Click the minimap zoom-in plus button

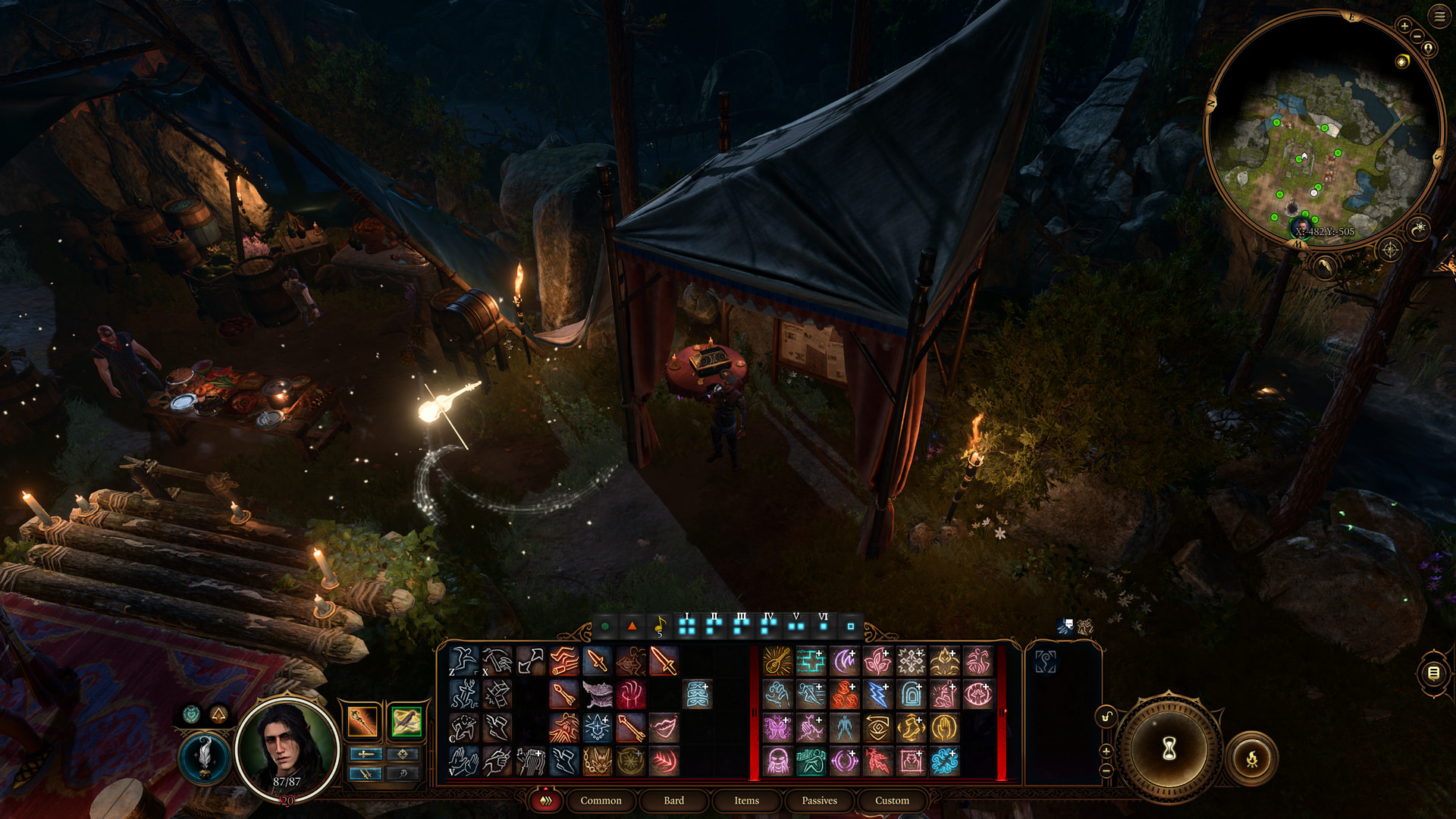click(1404, 26)
